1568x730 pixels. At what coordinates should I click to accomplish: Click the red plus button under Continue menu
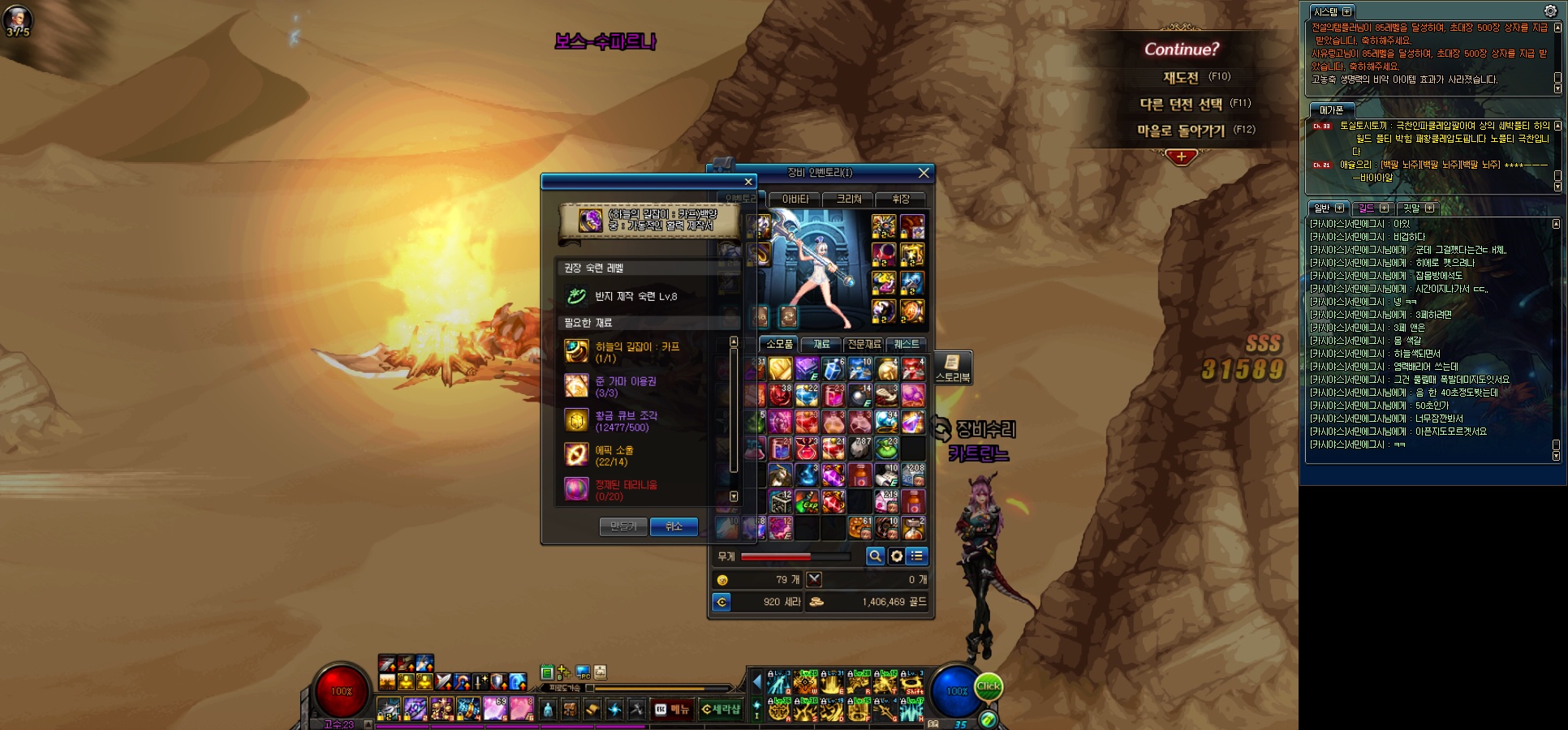(1181, 157)
